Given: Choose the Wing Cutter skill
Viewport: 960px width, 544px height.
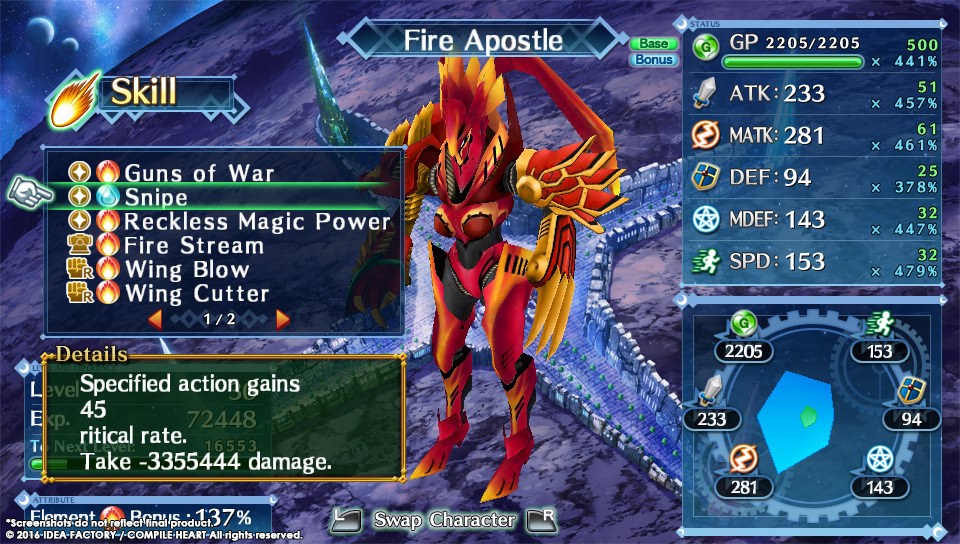Looking at the screenshot, I should point(196,294).
